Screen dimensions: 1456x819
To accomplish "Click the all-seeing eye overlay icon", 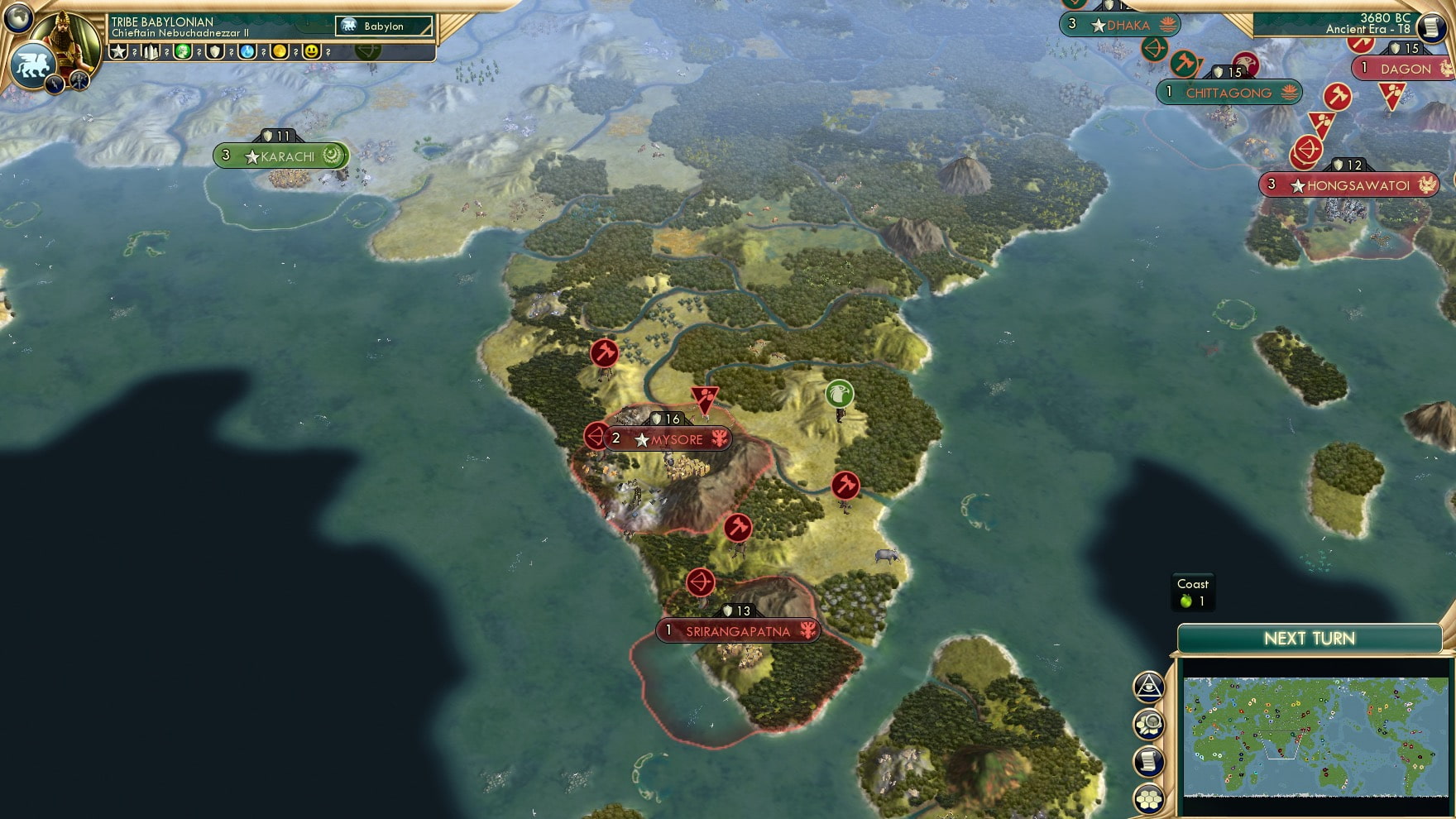I will pos(1149,686).
